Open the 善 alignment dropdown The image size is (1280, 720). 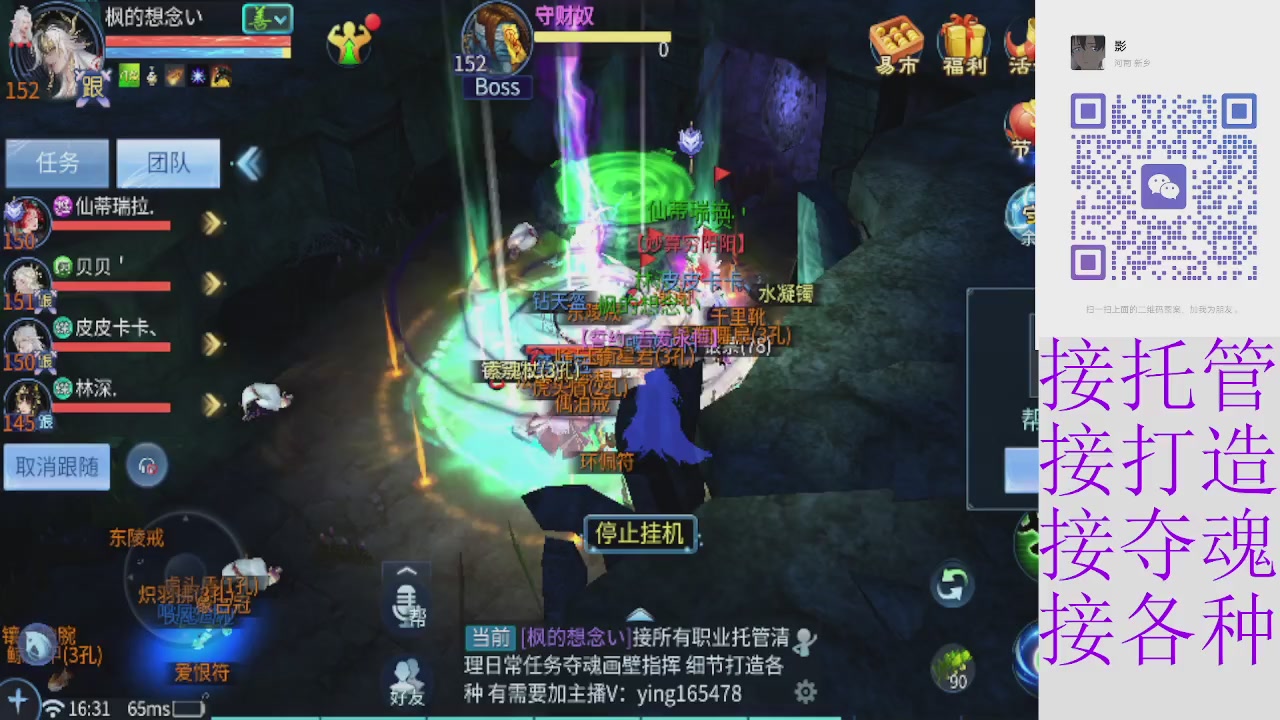pyautogui.click(x=266, y=19)
